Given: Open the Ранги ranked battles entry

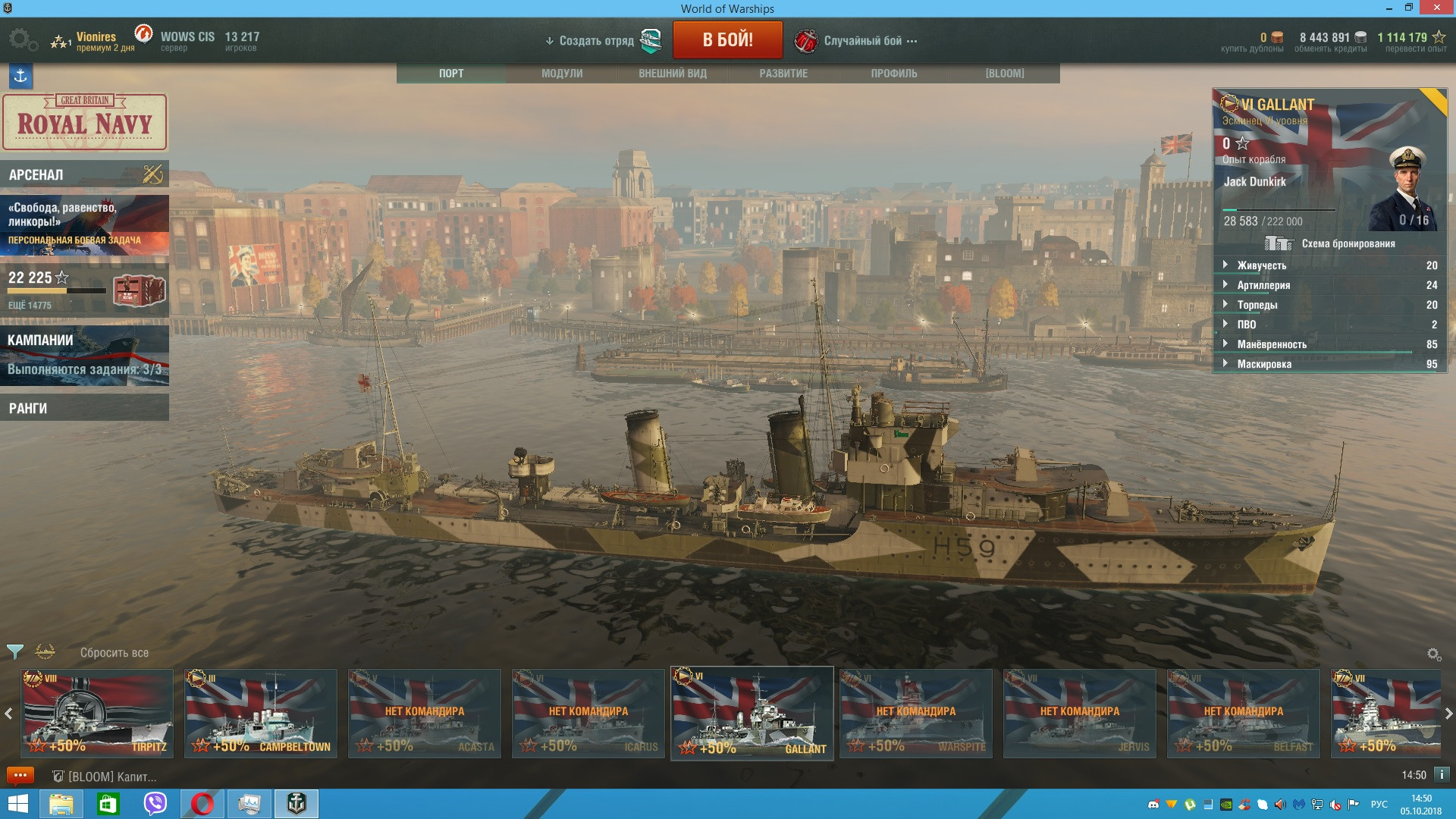Looking at the screenshot, I should (84, 408).
